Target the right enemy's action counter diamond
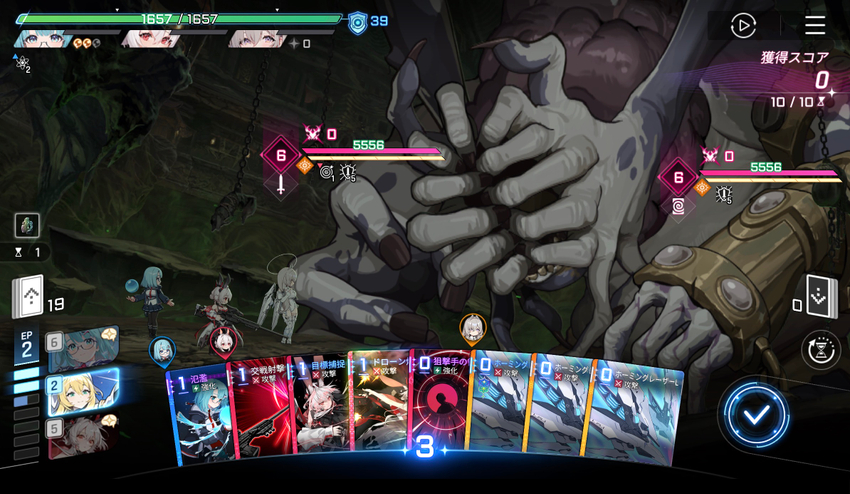 pos(679,179)
